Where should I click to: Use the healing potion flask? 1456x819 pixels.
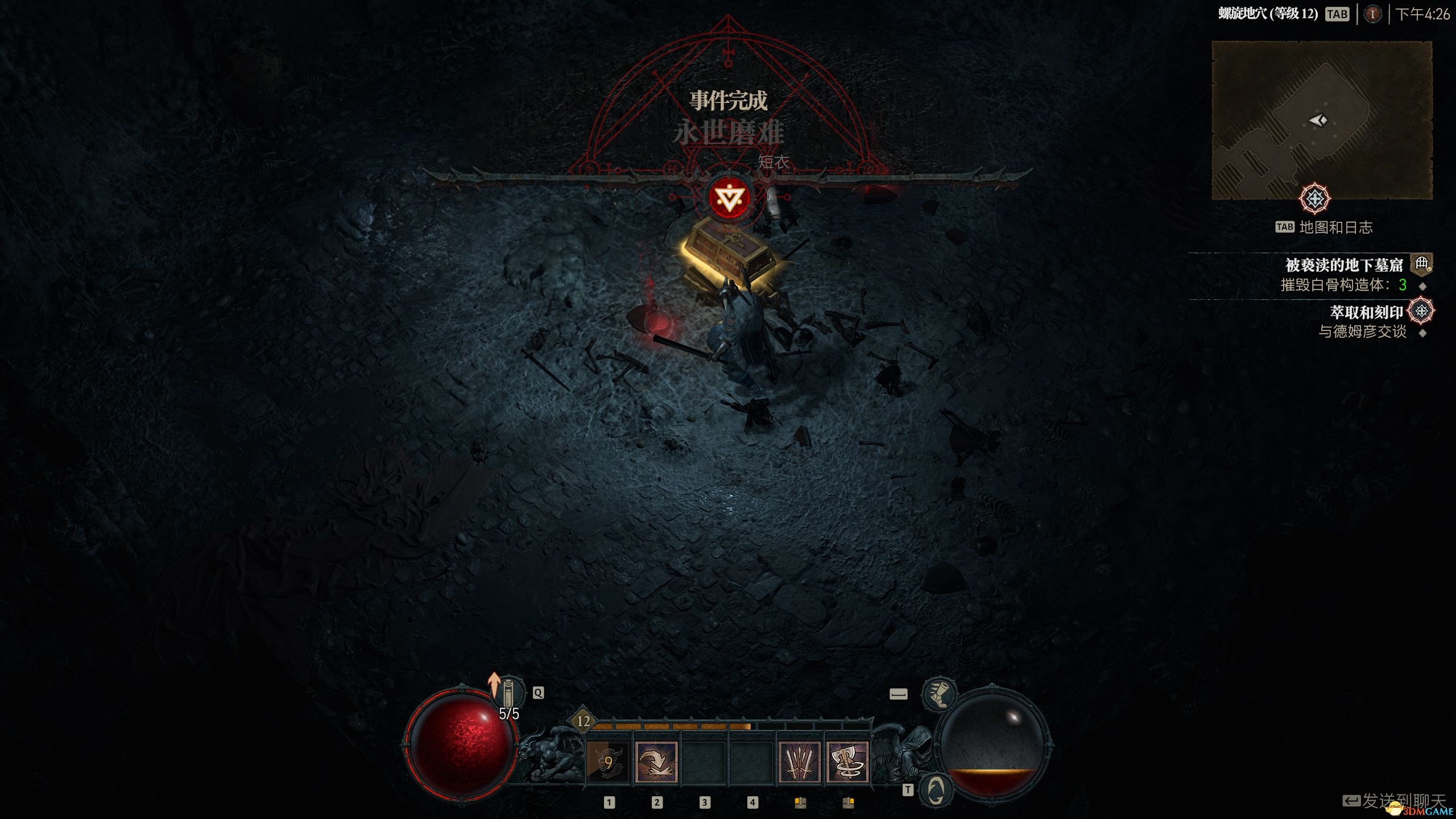pyautogui.click(x=508, y=692)
